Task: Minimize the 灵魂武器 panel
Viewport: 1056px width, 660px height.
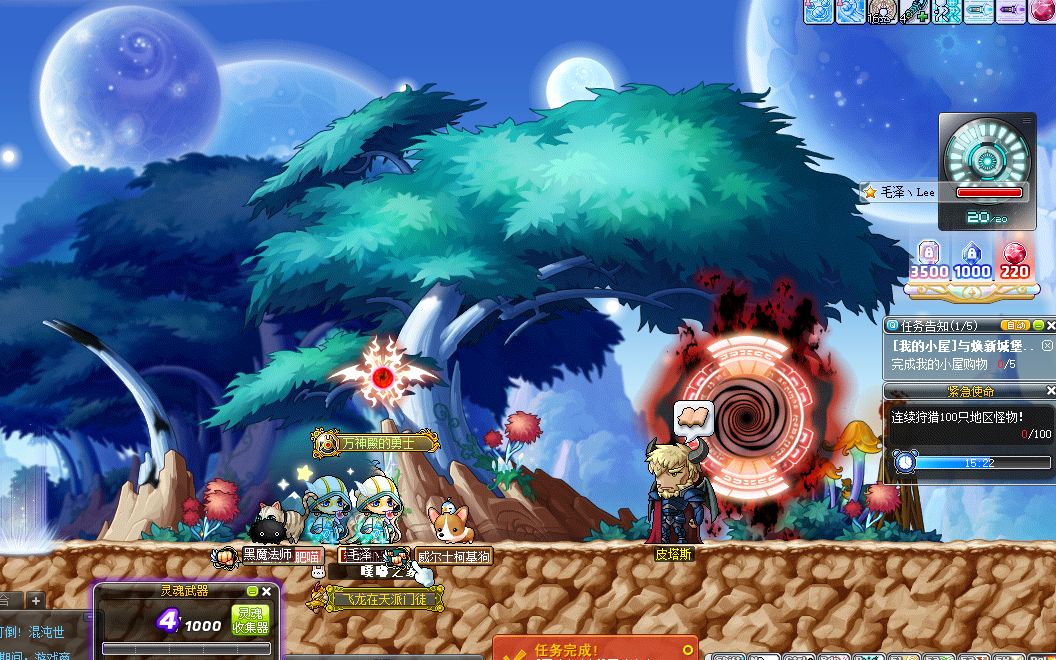Action: 253,592
